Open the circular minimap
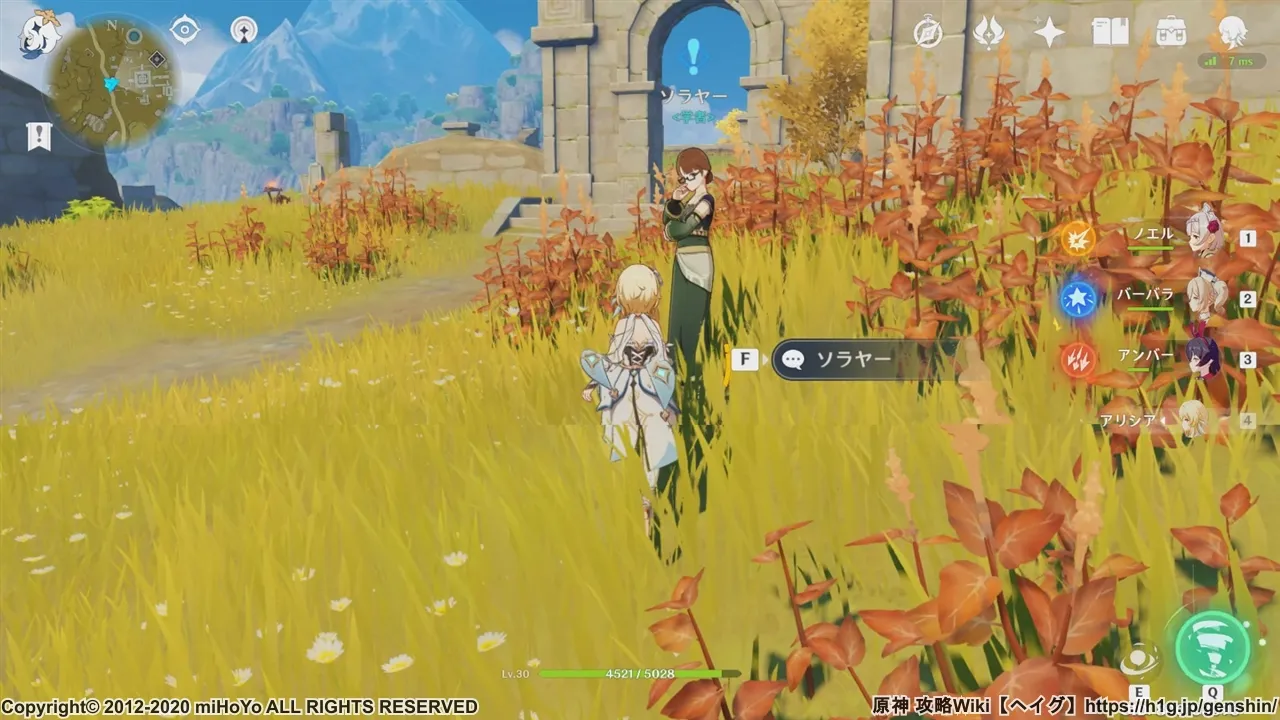This screenshot has height=720, width=1280. pos(113,80)
